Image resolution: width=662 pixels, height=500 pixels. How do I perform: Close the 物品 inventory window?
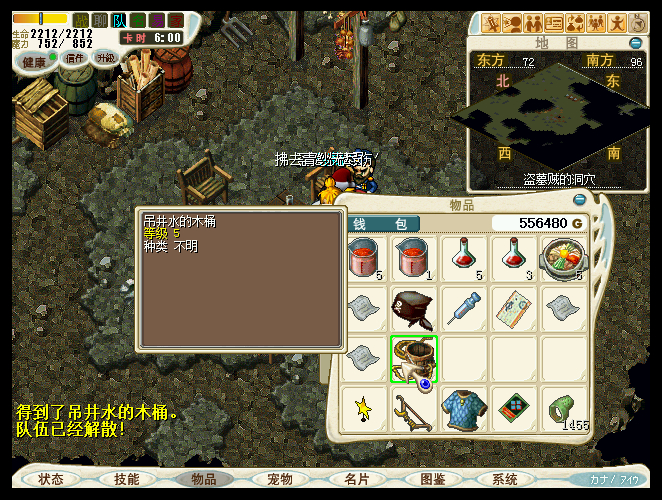580,200
